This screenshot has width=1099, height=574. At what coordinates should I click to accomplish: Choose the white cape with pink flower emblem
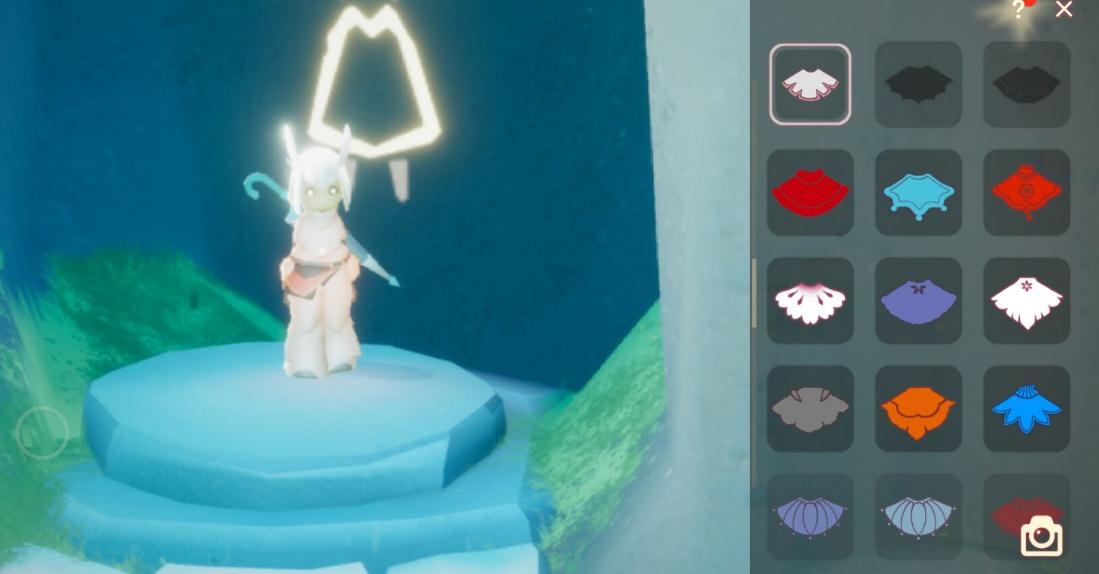[x=1026, y=300]
